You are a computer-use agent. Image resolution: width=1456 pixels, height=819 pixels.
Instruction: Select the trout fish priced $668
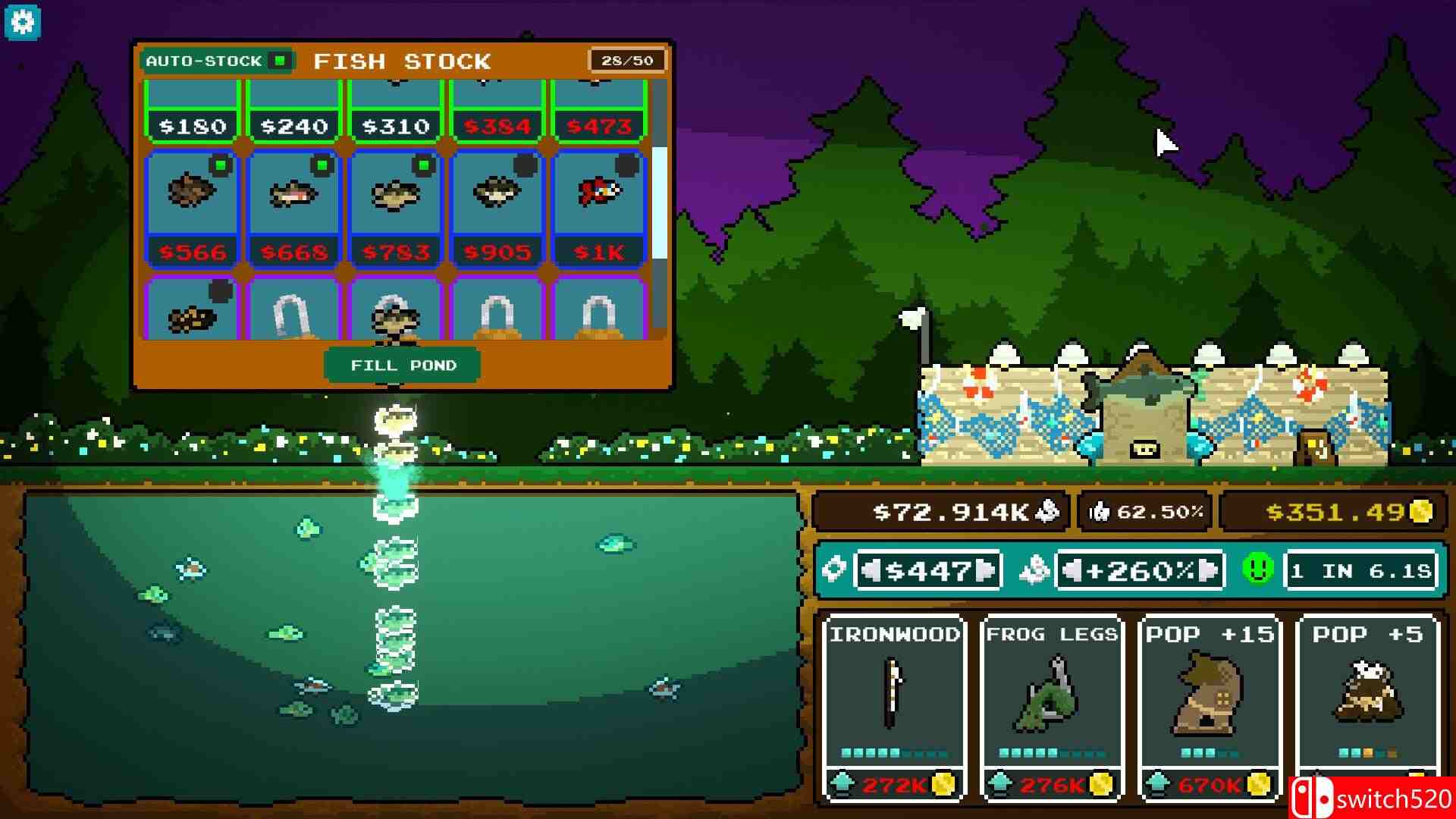[x=293, y=193]
